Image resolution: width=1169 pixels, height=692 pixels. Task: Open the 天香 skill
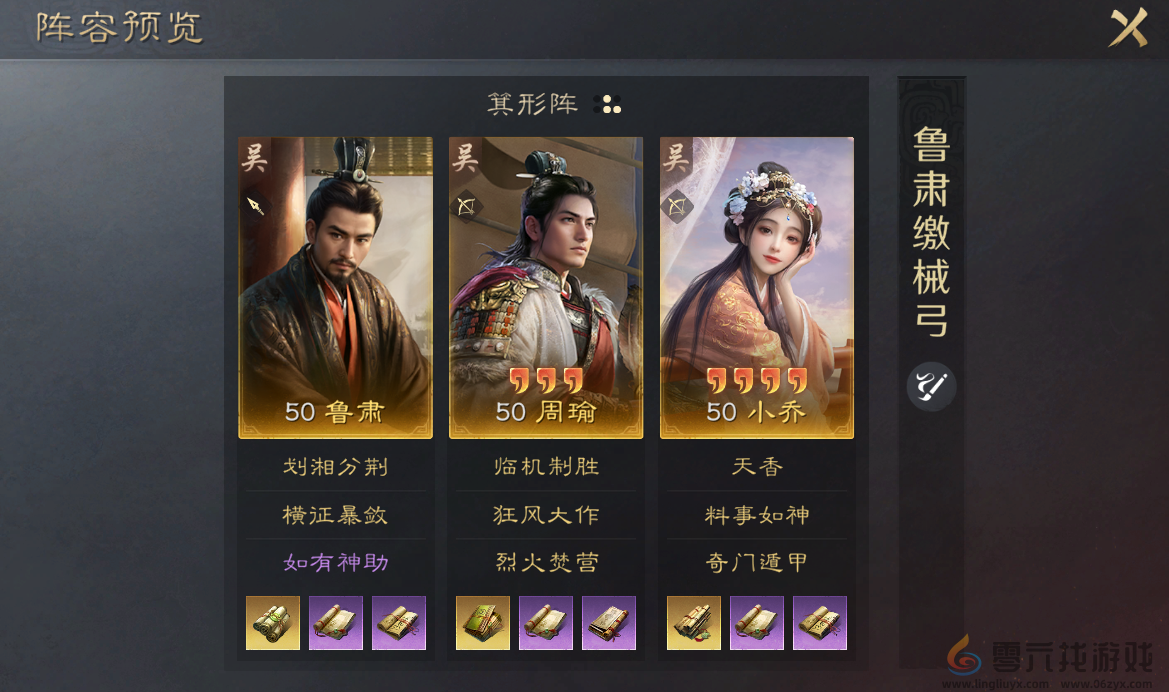coord(757,467)
